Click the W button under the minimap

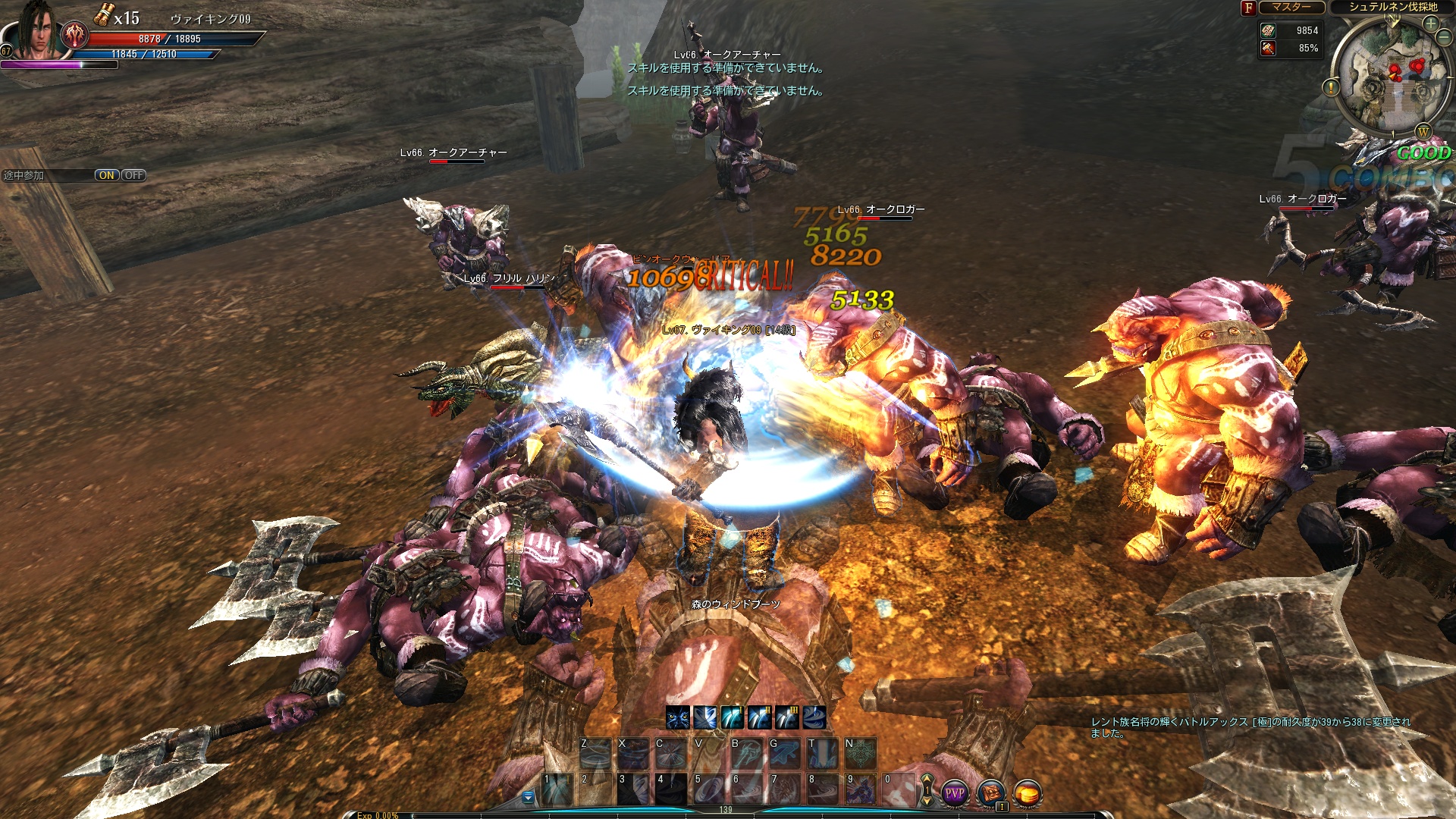[1423, 132]
